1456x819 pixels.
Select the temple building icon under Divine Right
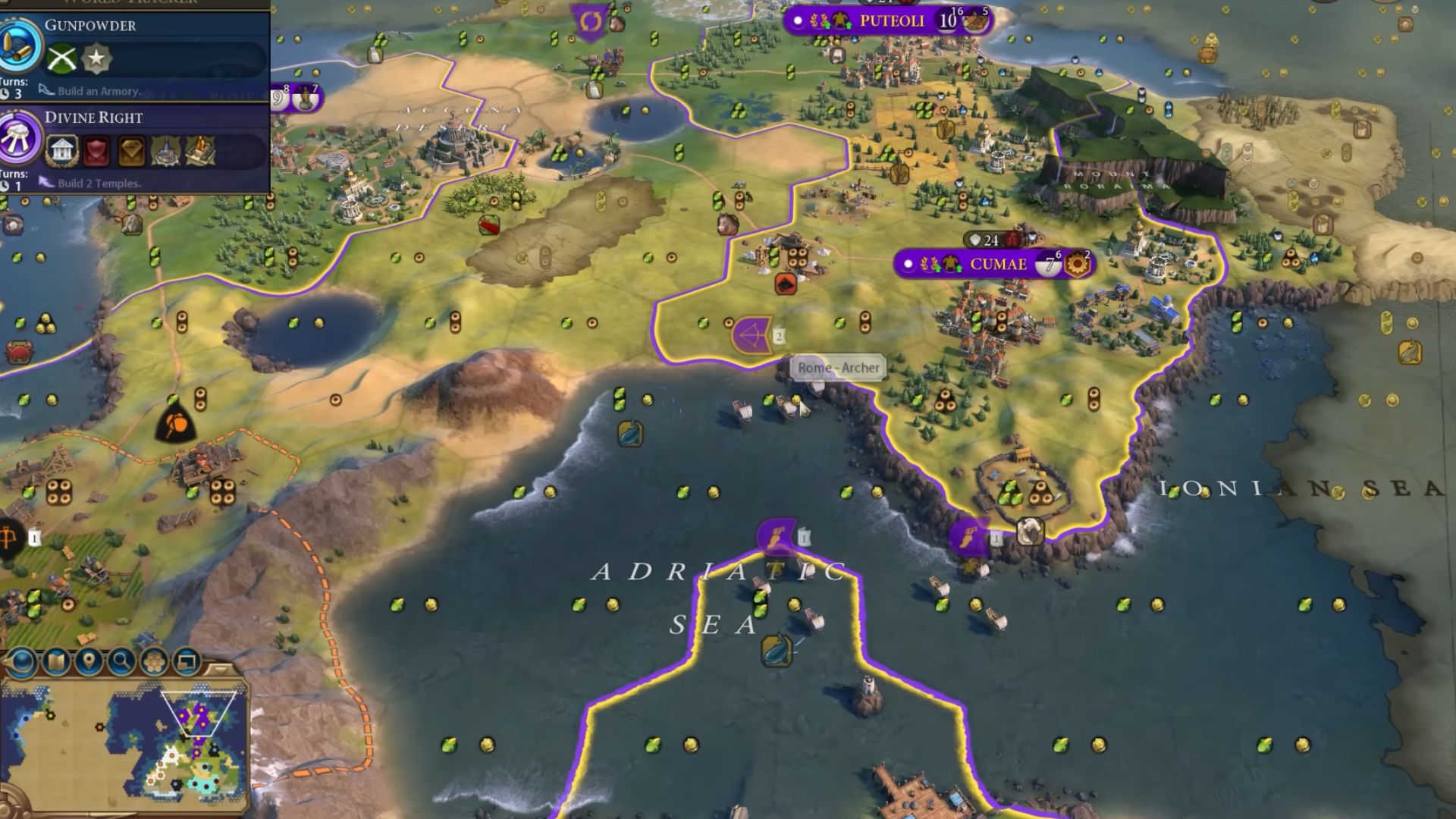click(x=62, y=152)
